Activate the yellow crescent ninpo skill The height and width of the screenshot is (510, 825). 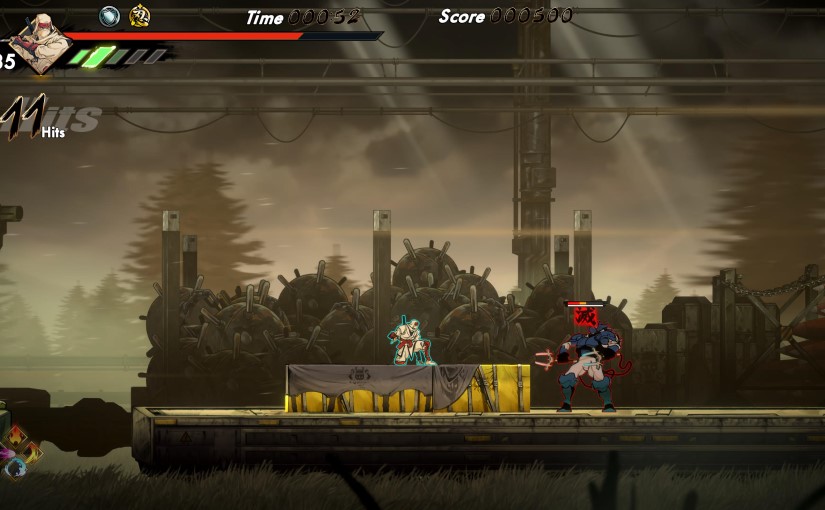pyautogui.click(x=30, y=451)
